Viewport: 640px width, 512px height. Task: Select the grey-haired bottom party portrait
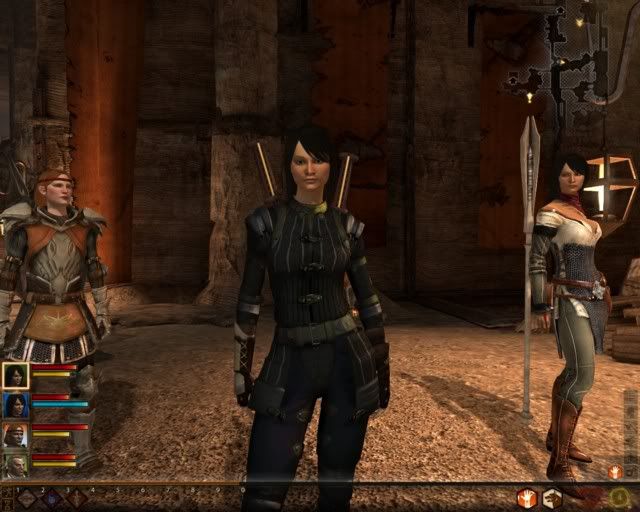click(x=15, y=464)
